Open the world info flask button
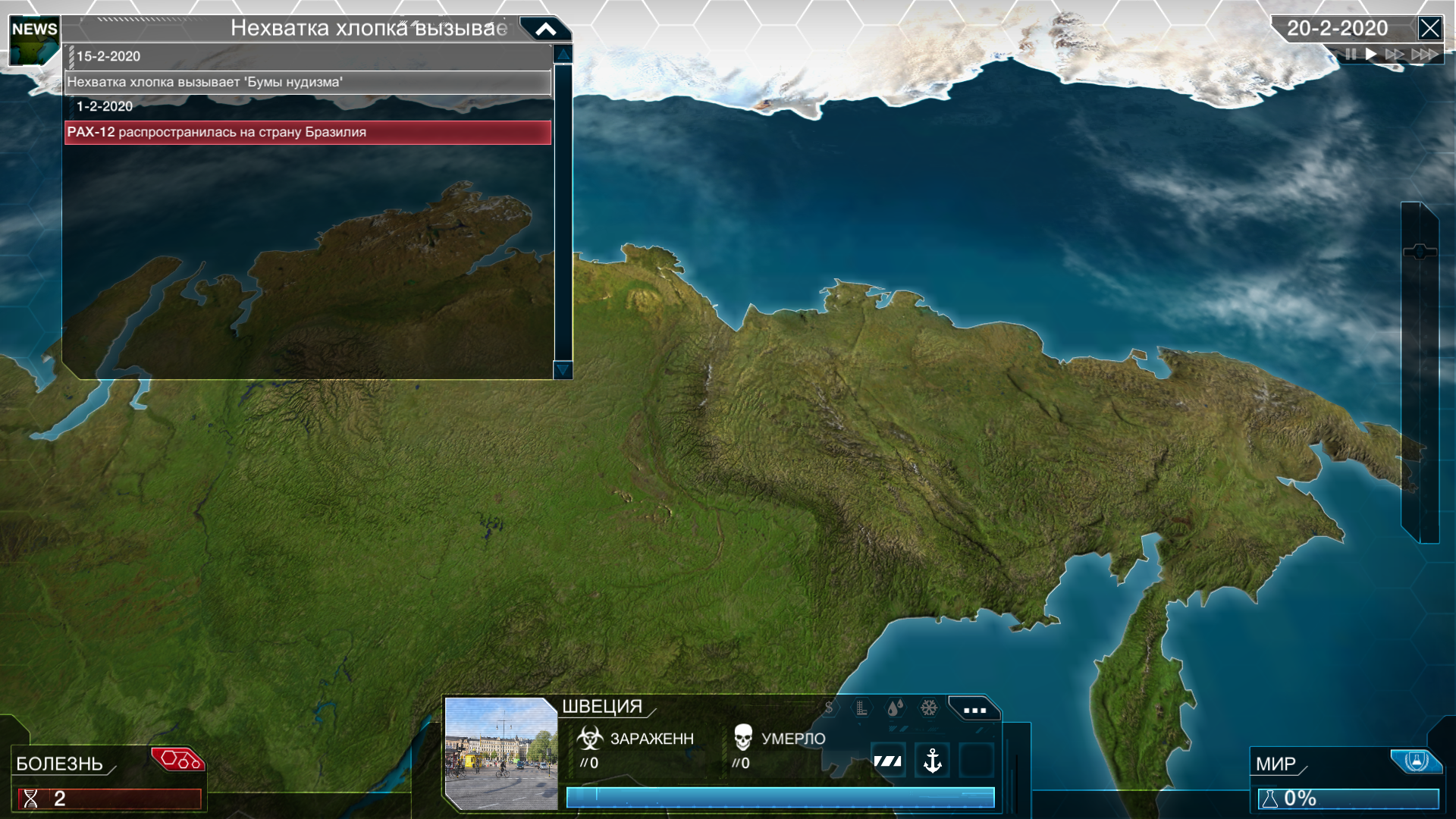The height and width of the screenshot is (819, 1456). [1415, 761]
